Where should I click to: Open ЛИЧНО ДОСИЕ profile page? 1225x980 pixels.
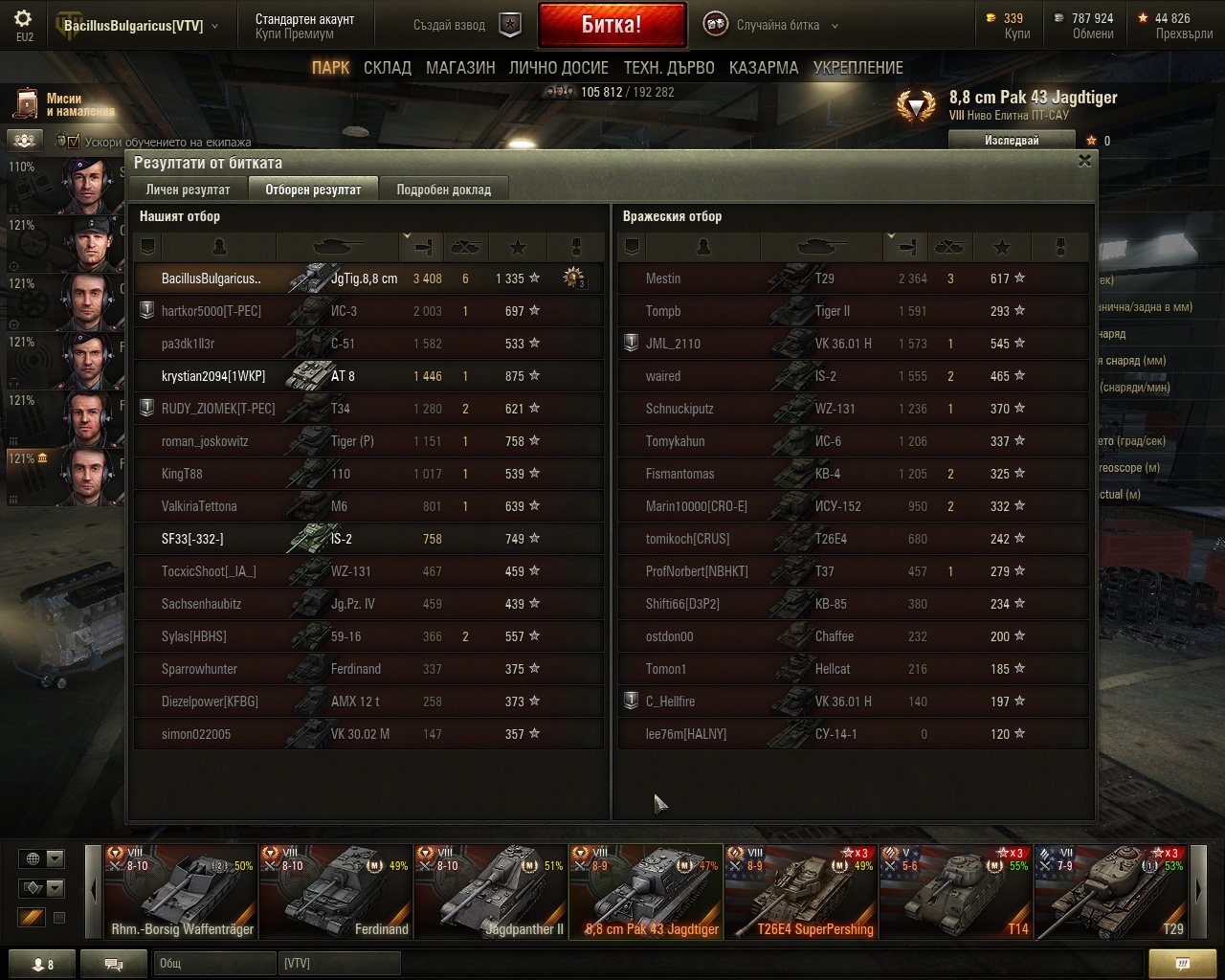point(559,68)
